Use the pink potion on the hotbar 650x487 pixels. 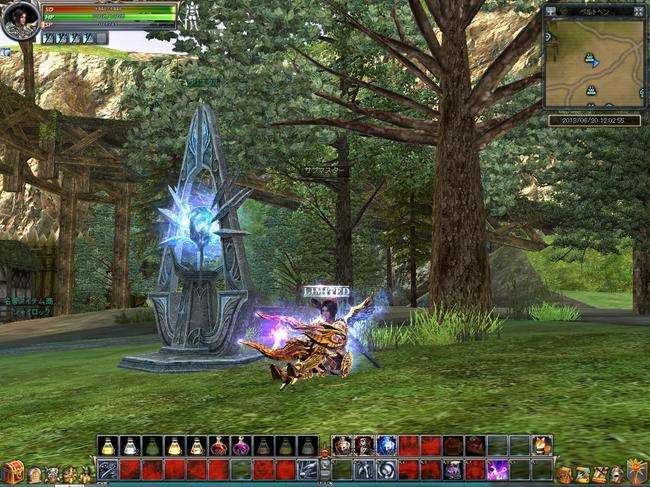tap(240, 446)
